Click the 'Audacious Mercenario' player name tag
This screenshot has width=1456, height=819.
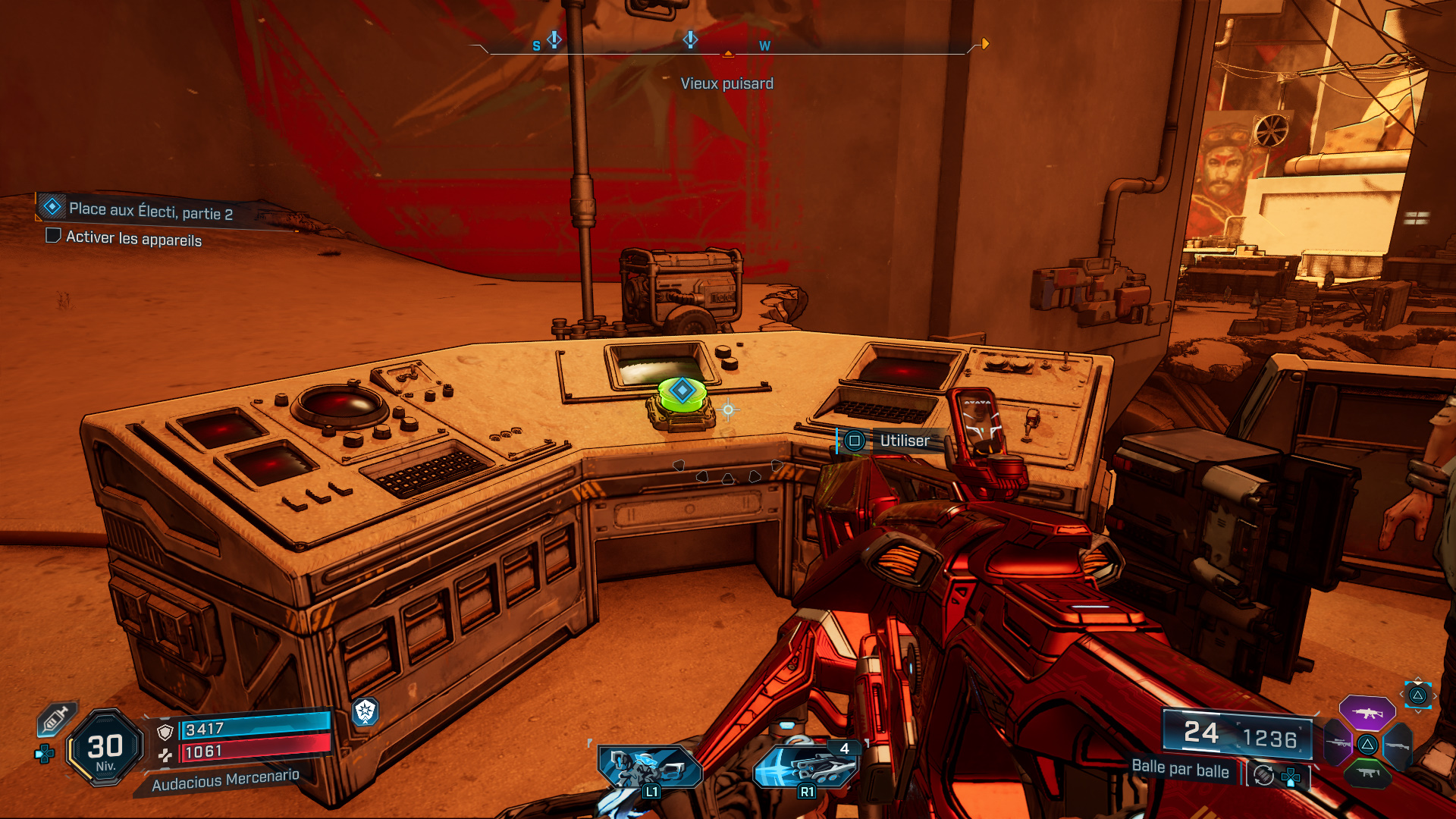pyautogui.click(x=225, y=780)
